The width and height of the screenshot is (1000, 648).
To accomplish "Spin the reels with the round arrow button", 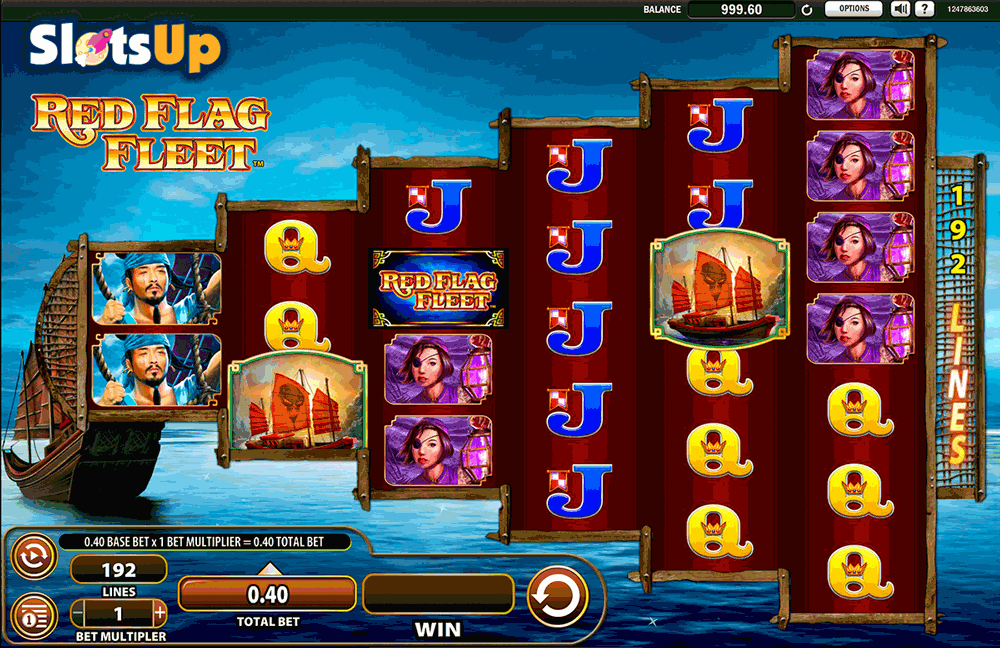I will click(x=555, y=596).
